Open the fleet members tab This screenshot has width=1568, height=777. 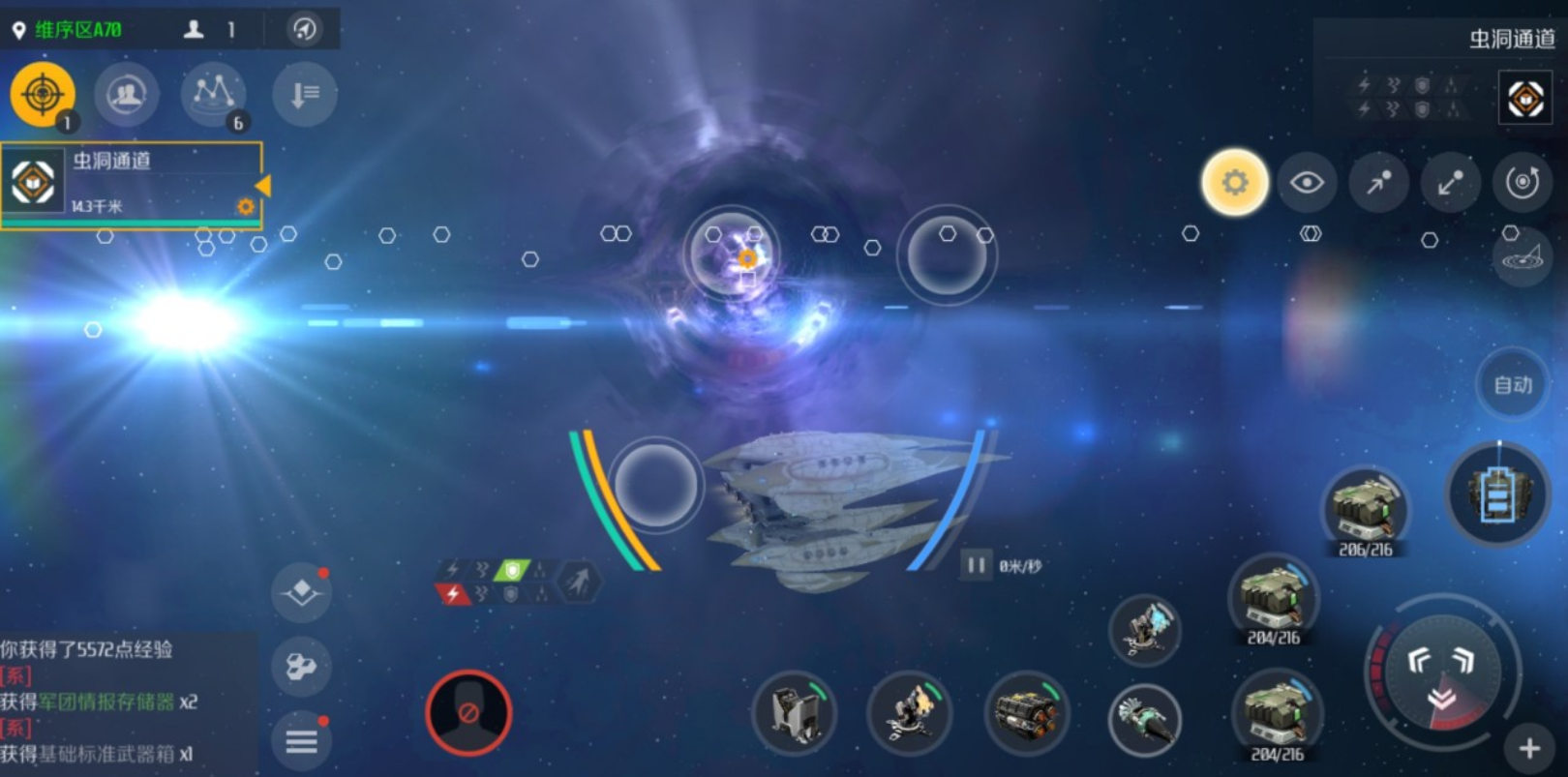(x=127, y=95)
